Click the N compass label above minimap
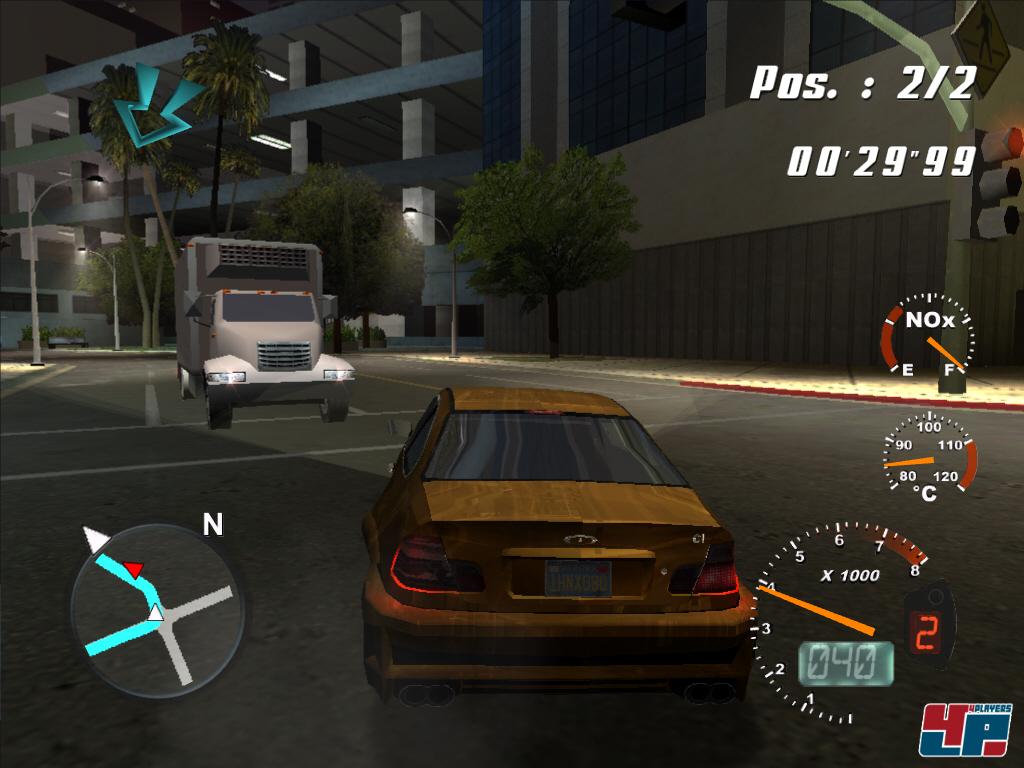Viewport: 1024px width, 768px height. 213,525
